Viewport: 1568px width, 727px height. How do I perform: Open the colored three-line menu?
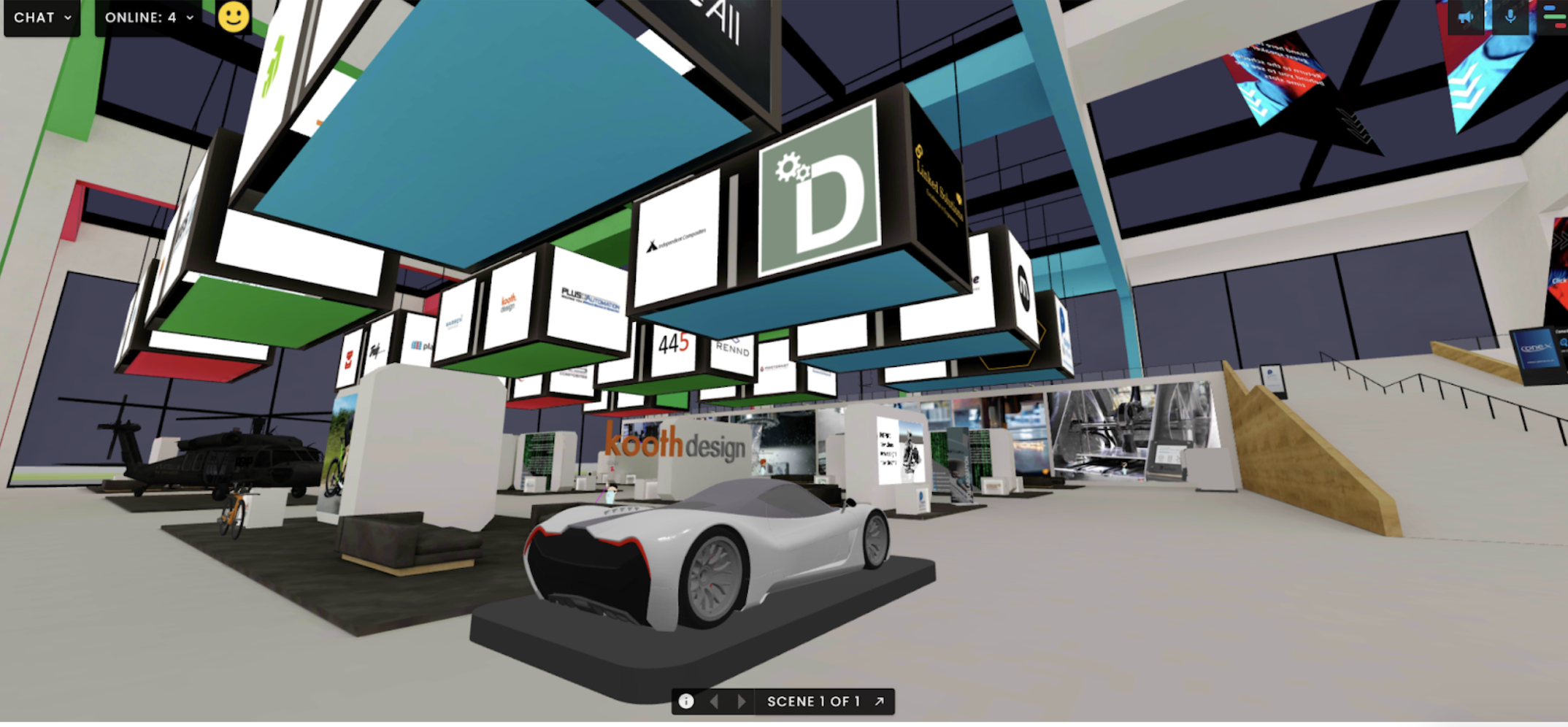[1555, 16]
